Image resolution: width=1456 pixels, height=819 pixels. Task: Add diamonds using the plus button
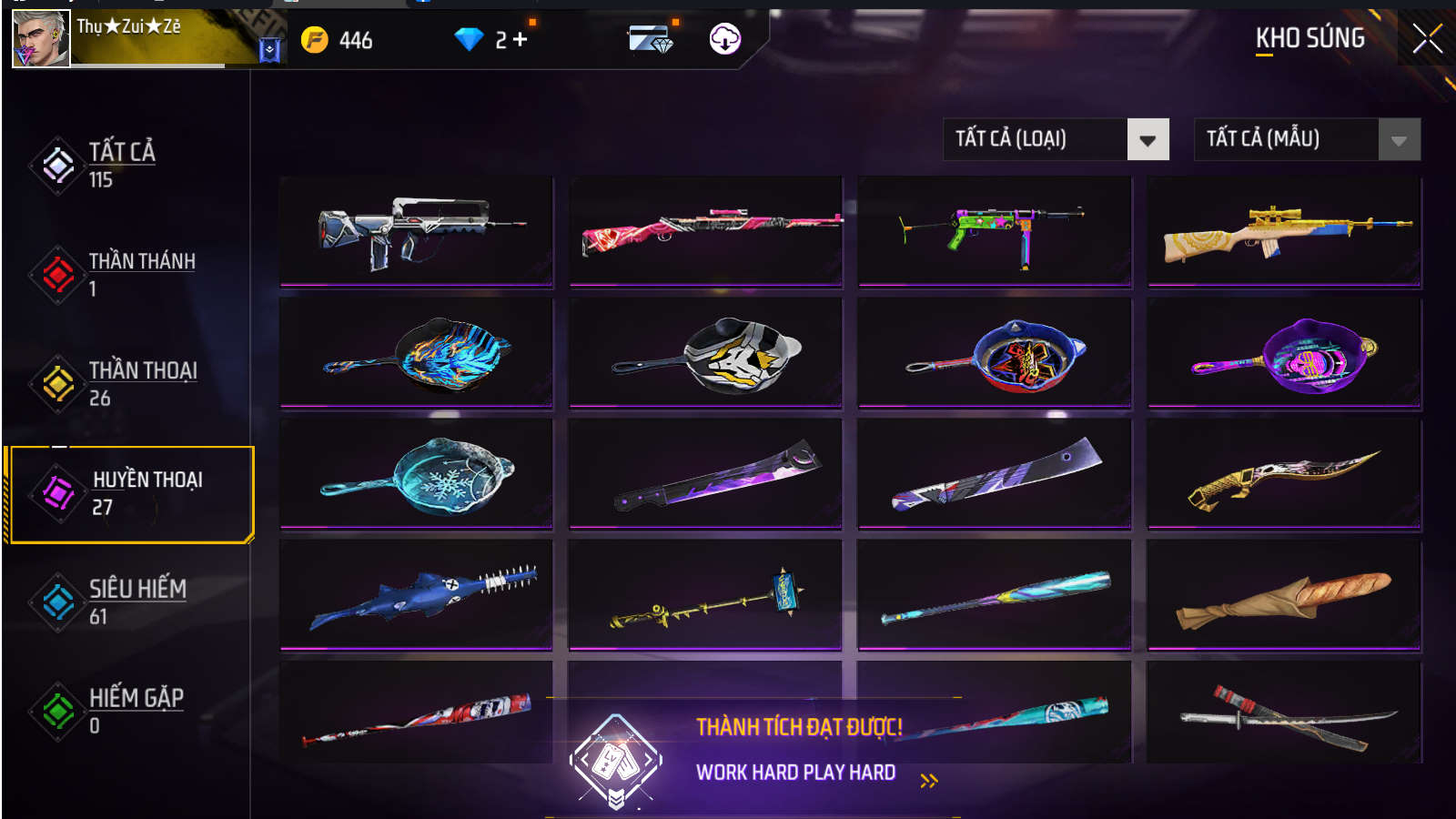pyautogui.click(x=521, y=39)
